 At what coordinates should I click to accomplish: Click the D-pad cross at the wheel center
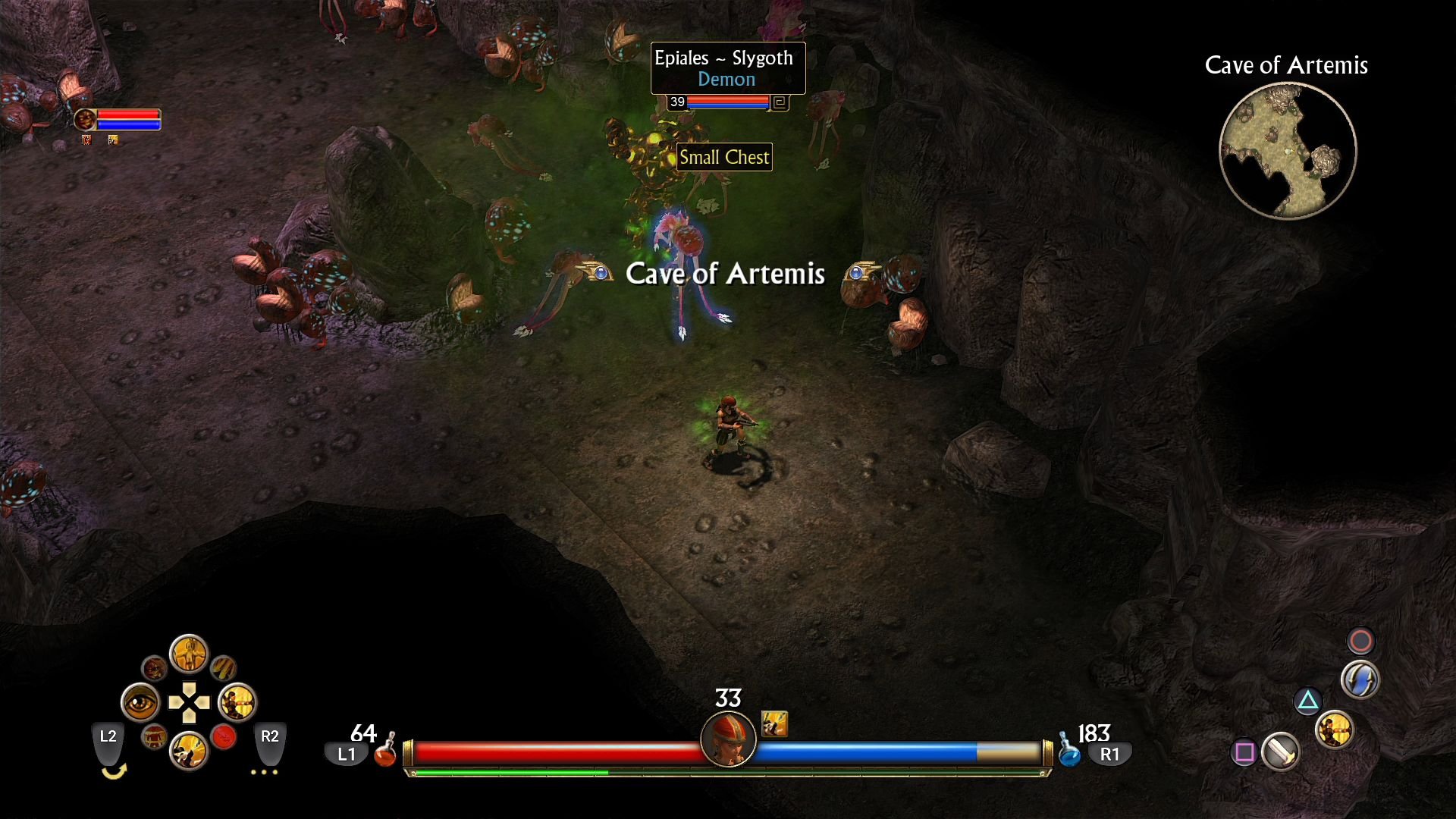point(190,702)
